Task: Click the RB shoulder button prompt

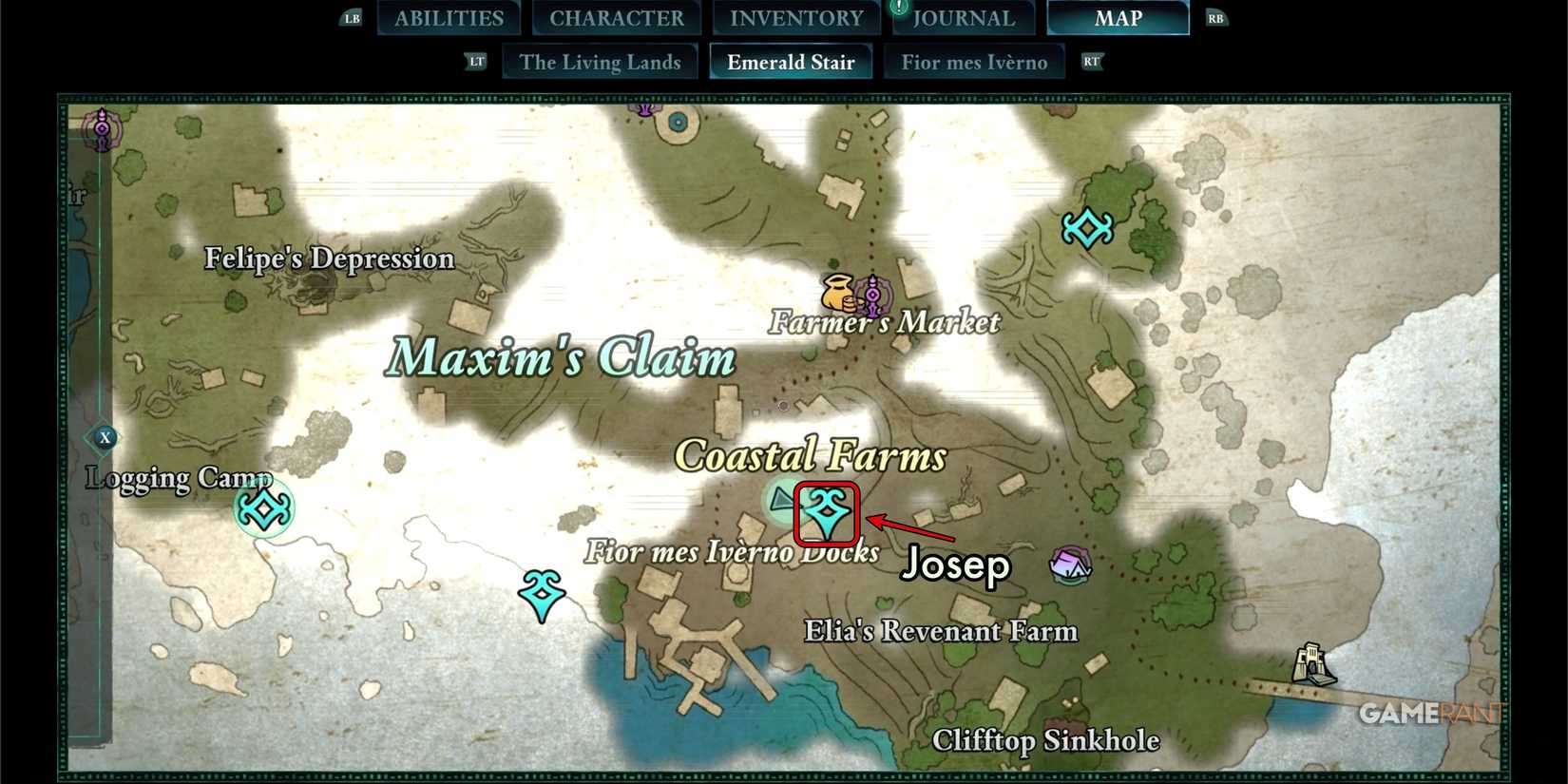Action: click(x=1216, y=16)
